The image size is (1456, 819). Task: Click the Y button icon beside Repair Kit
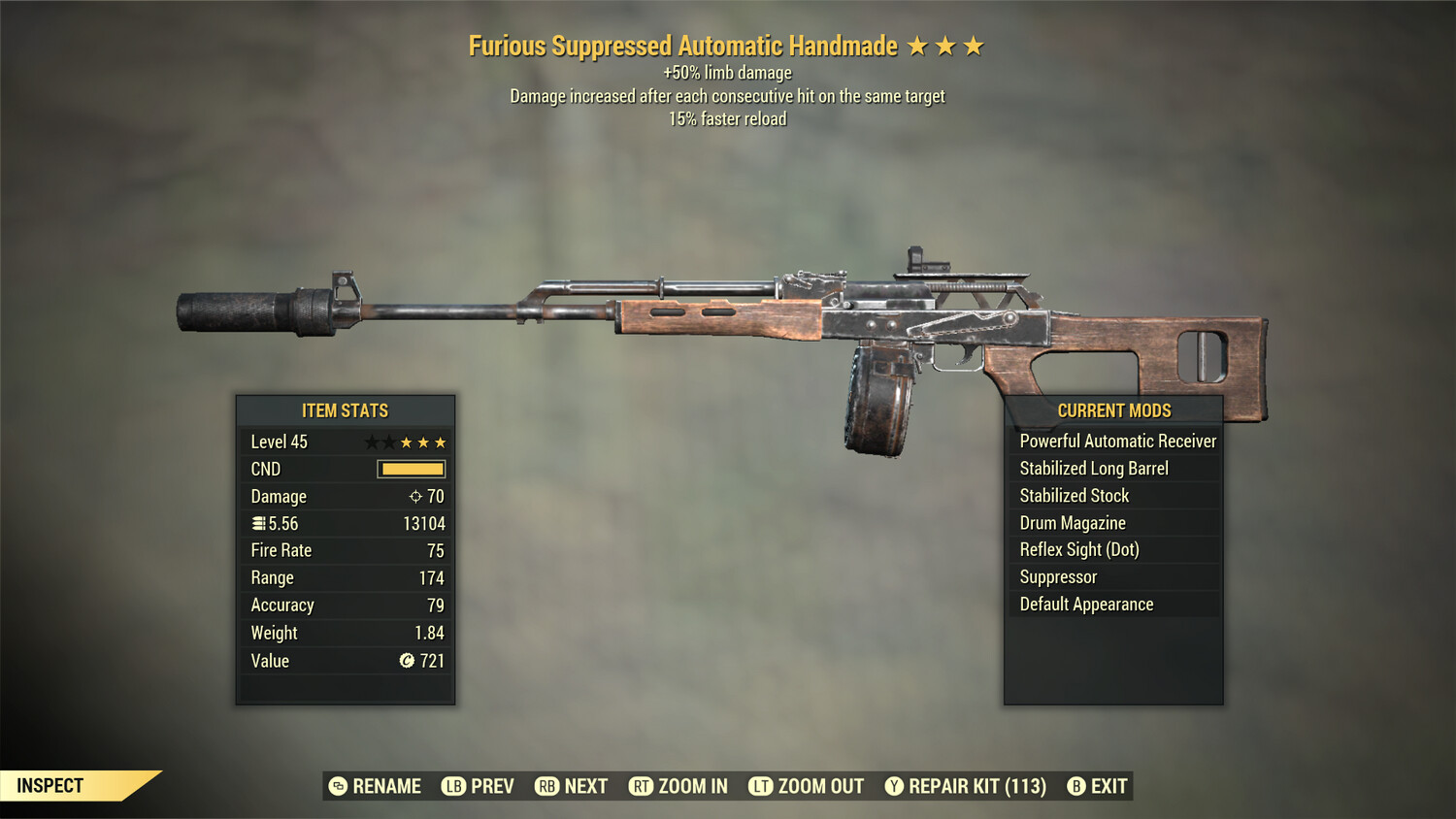point(894,786)
